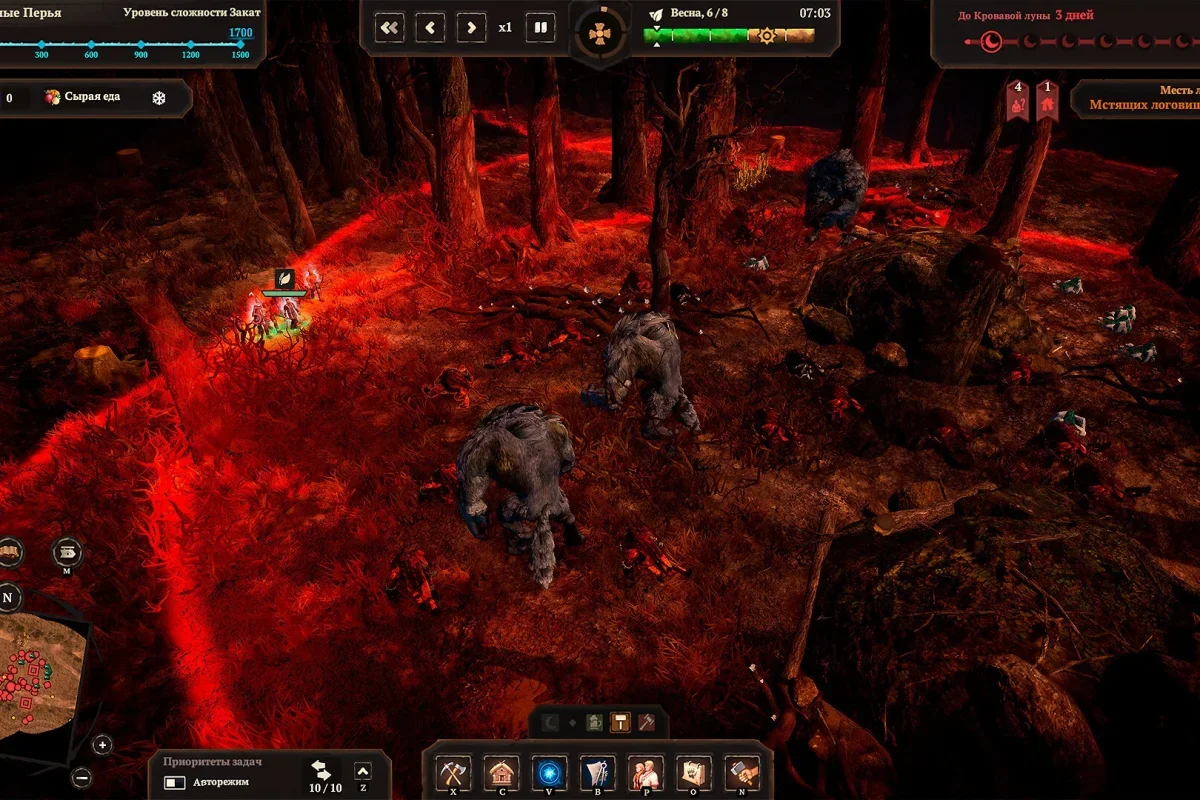The image size is (1200, 800).
Task: Open the crossed pickaxe and axe orders menu
Action: pyautogui.click(x=454, y=772)
